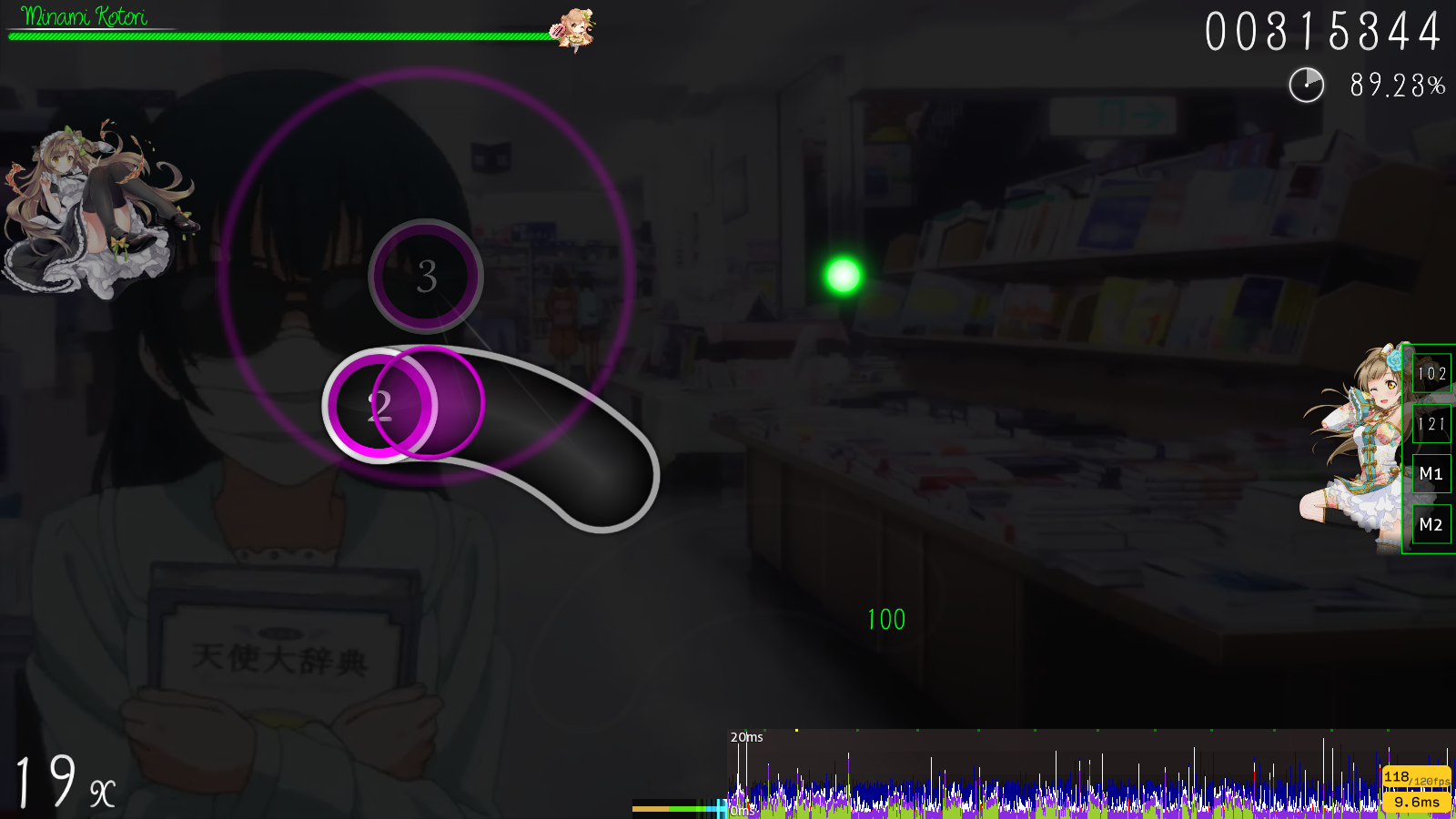Screen dimensions: 1456x819
Task: Click the M1 mouse button counter
Action: pos(1431,474)
